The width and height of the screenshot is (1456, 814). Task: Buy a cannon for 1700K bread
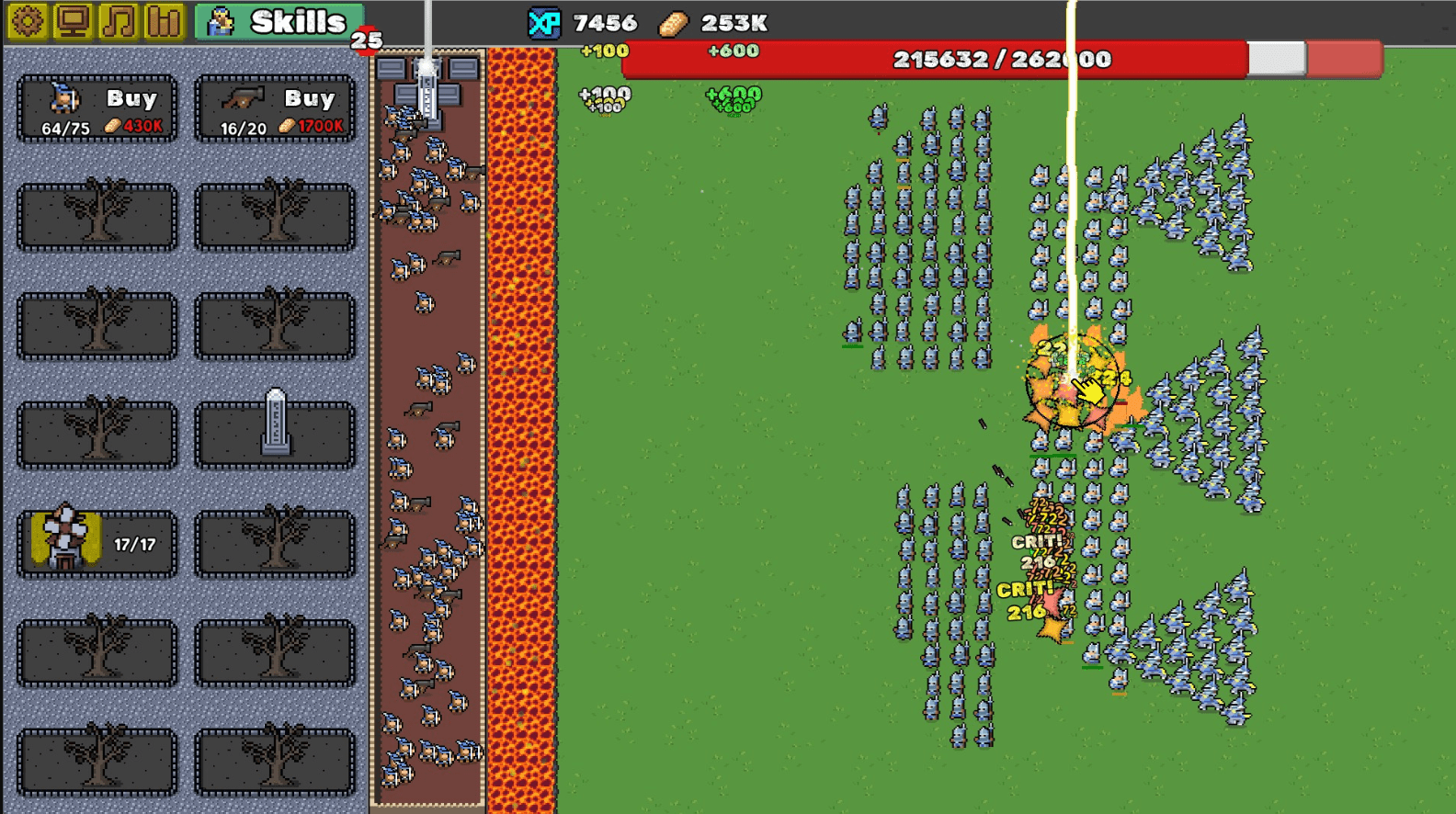click(x=274, y=109)
